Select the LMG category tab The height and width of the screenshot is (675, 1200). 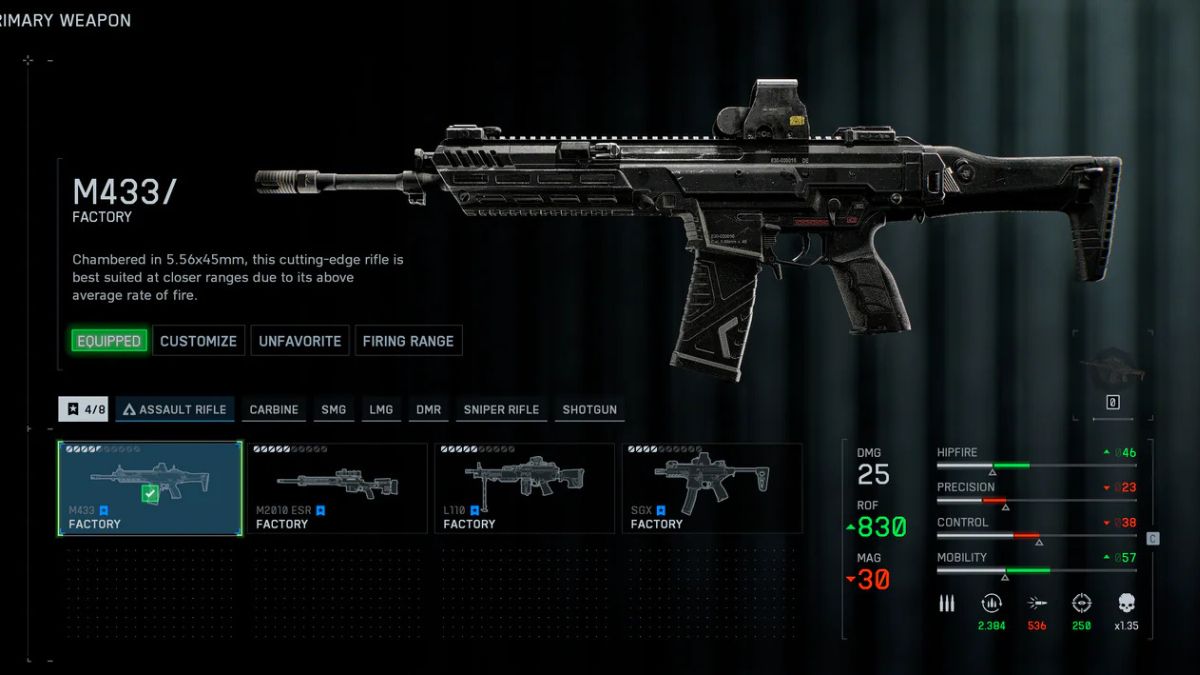(381, 409)
